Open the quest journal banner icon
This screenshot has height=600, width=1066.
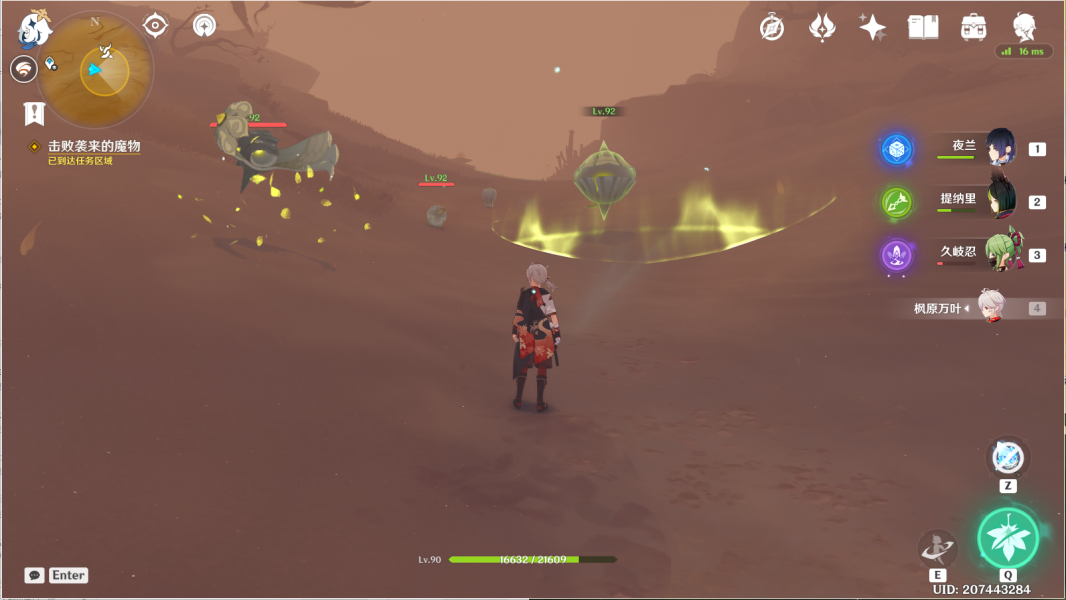(35, 113)
